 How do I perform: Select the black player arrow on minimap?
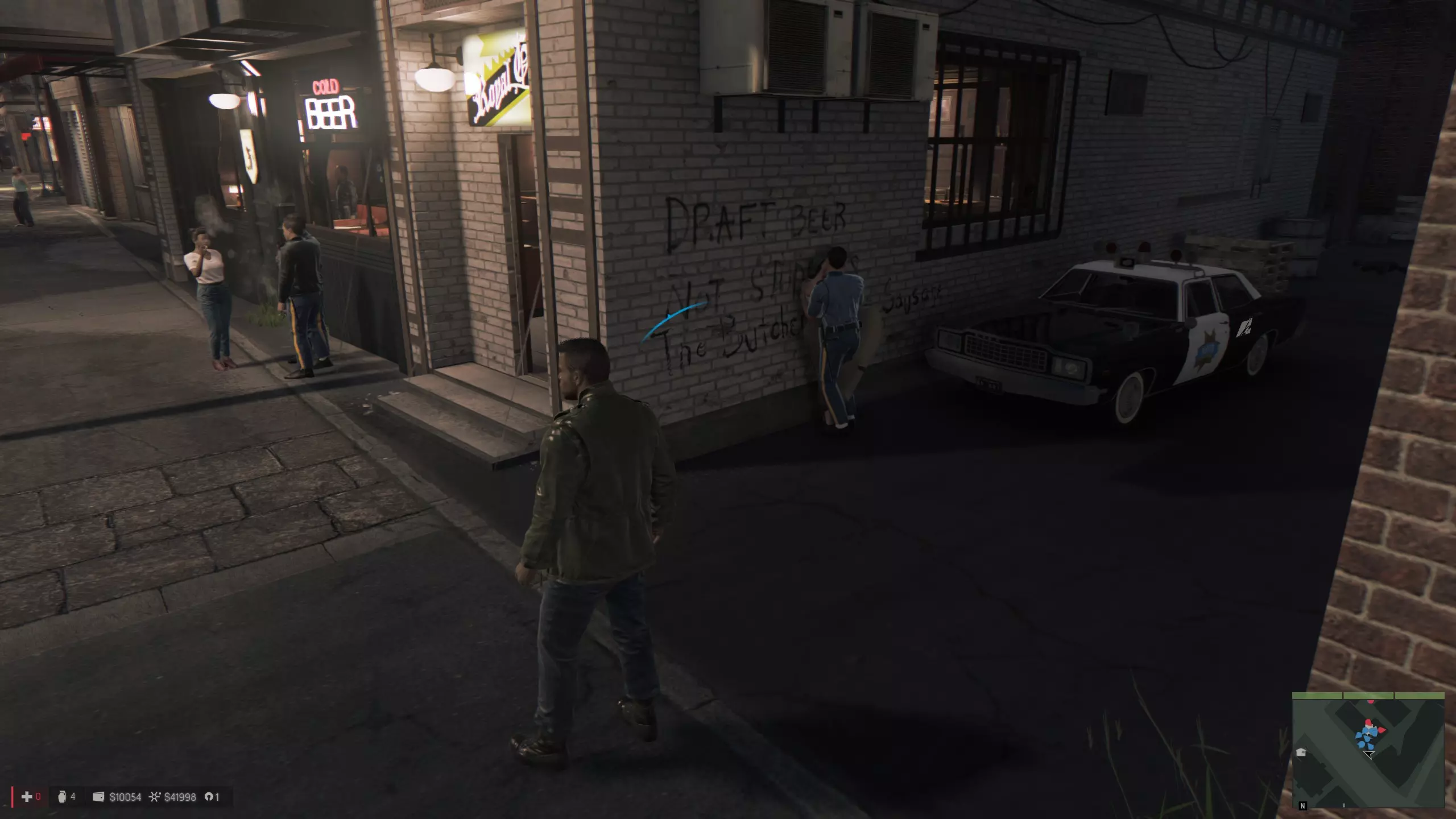pyautogui.click(x=1369, y=755)
